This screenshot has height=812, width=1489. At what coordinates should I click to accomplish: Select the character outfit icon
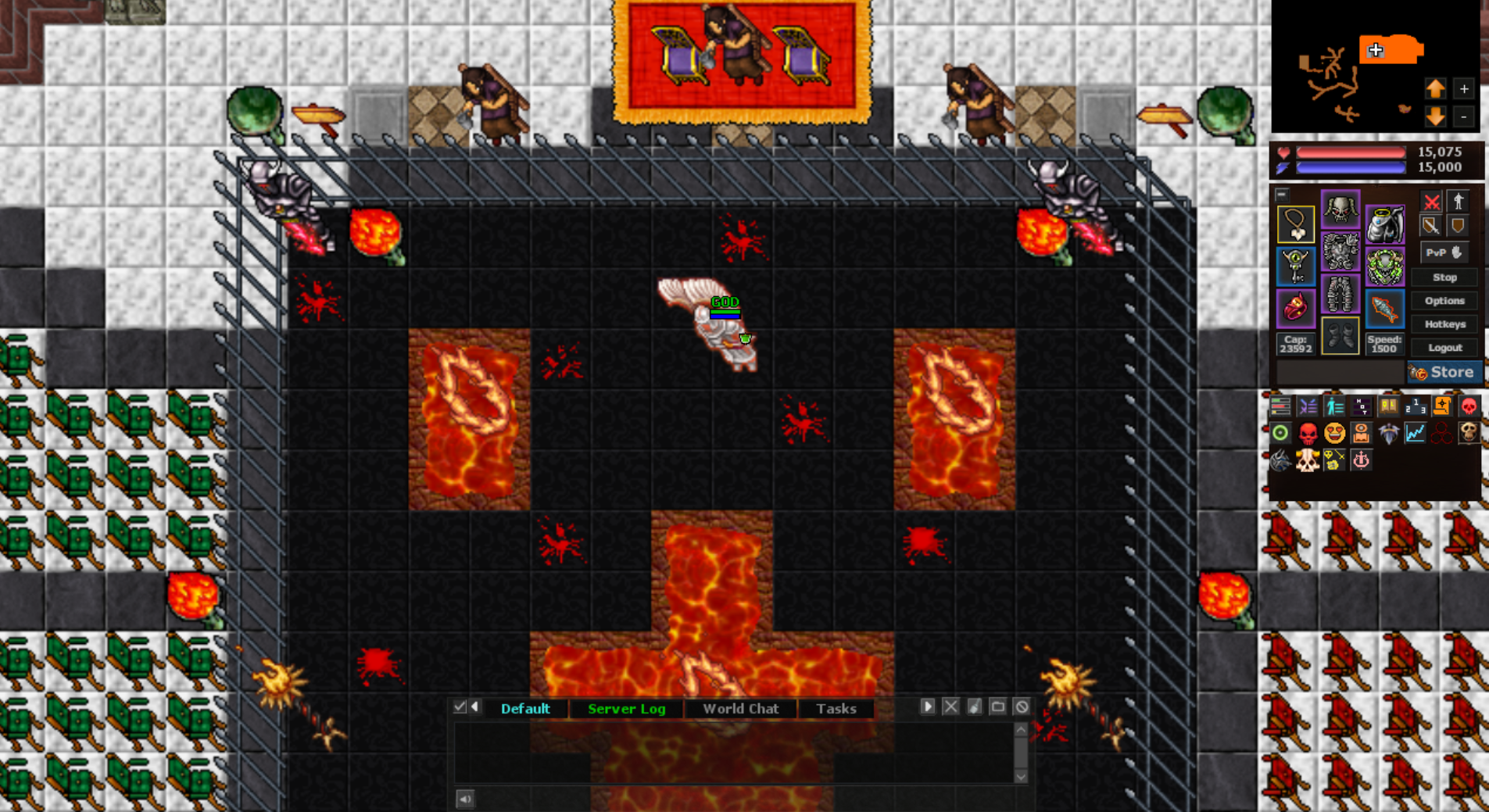[x=1334, y=406]
